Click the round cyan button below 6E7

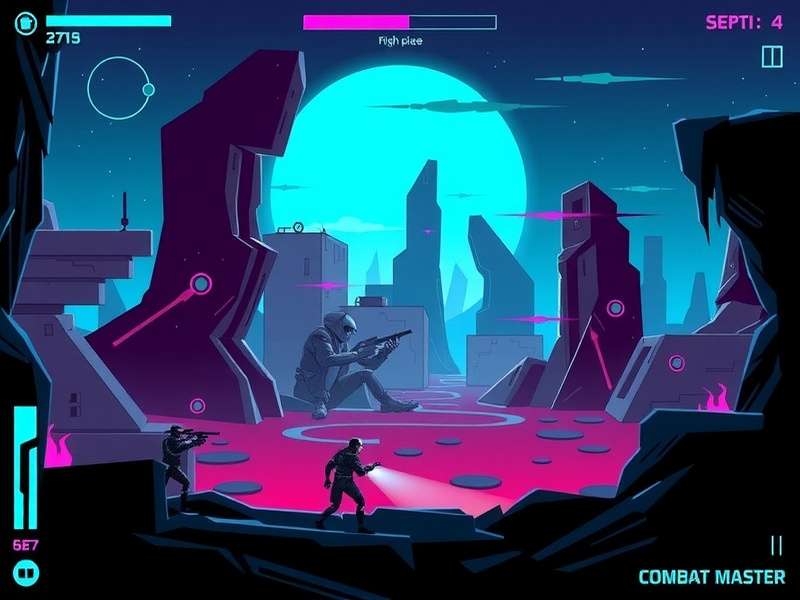click(27, 573)
